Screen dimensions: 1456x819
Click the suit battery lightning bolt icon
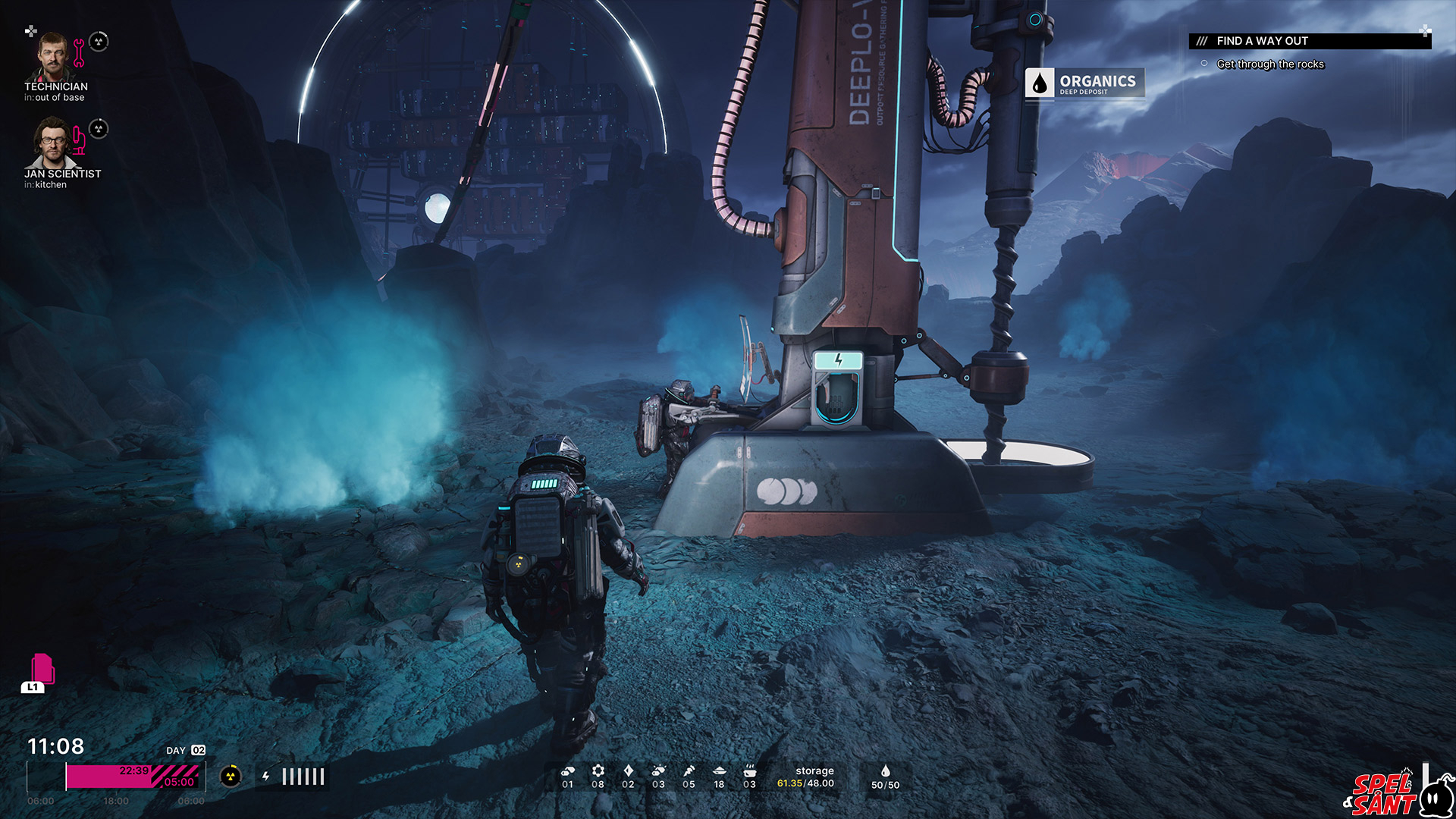(265, 777)
